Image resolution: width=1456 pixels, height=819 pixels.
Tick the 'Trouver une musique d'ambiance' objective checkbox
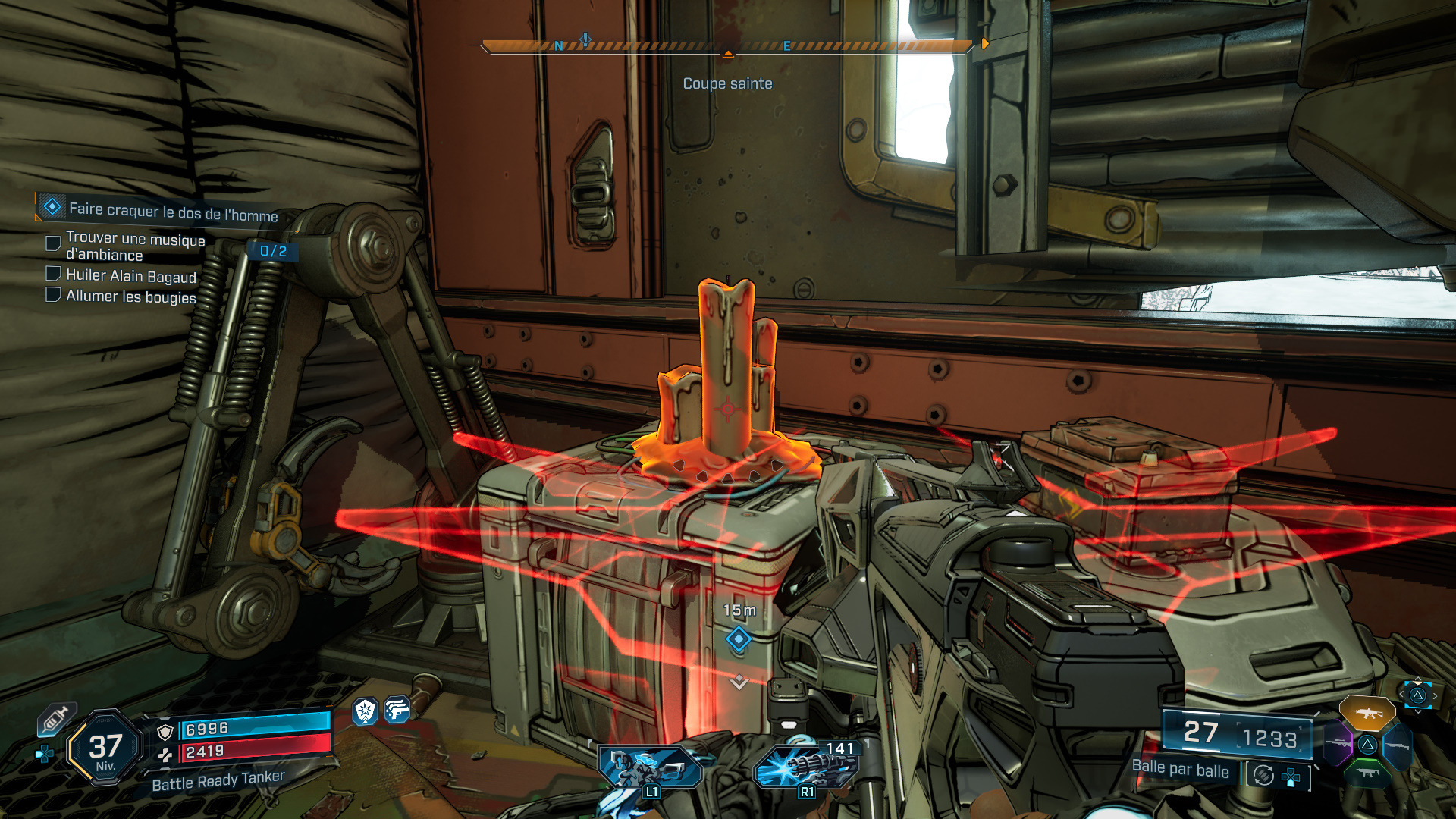click(53, 243)
